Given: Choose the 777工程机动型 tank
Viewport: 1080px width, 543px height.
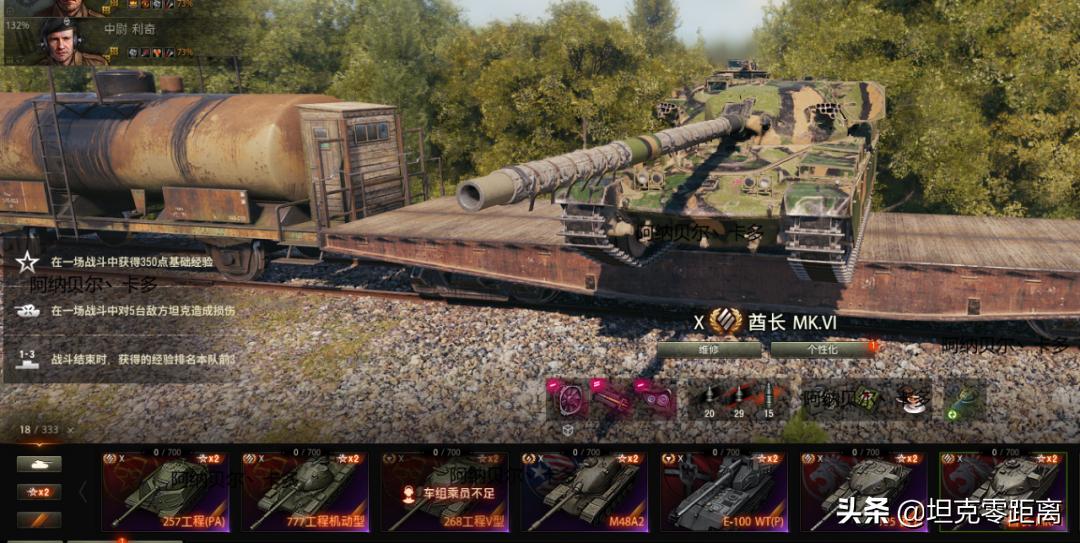Looking at the screenshot, I should (305, 492).
